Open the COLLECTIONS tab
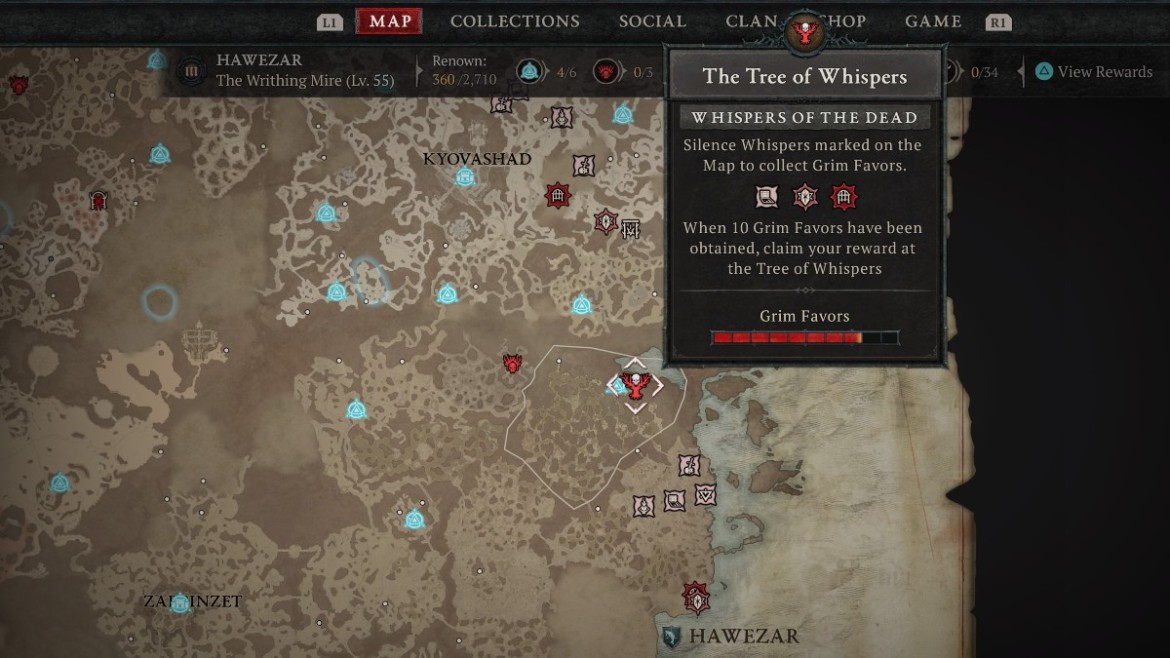Screen dimensions: 1170x658 pos(514,22)
